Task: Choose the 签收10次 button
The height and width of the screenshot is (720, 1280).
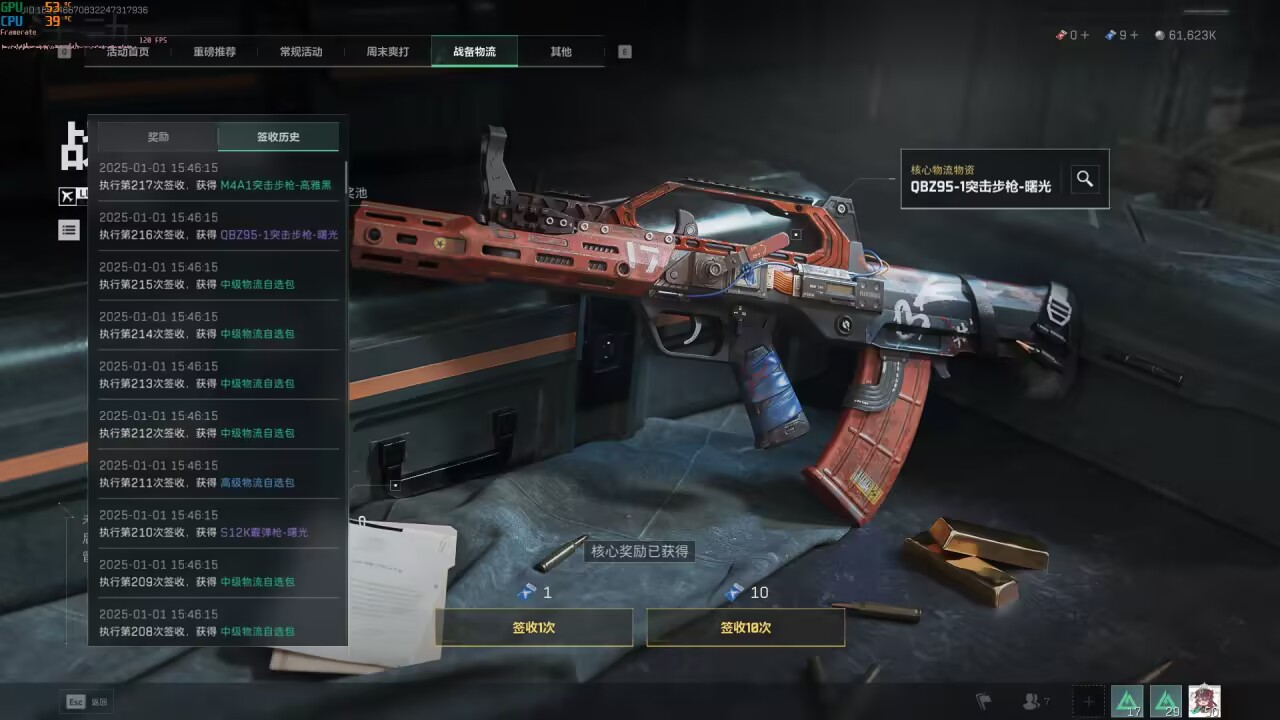Action: [745, 628]
